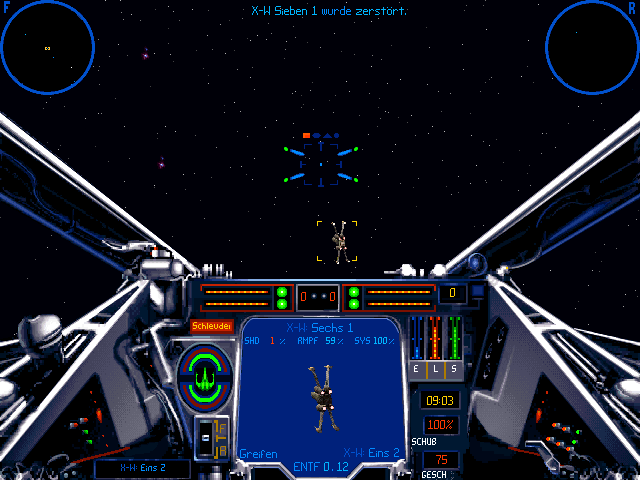Click the front sensor scope
The image size is (640, 480).
(x=47, y=47)
